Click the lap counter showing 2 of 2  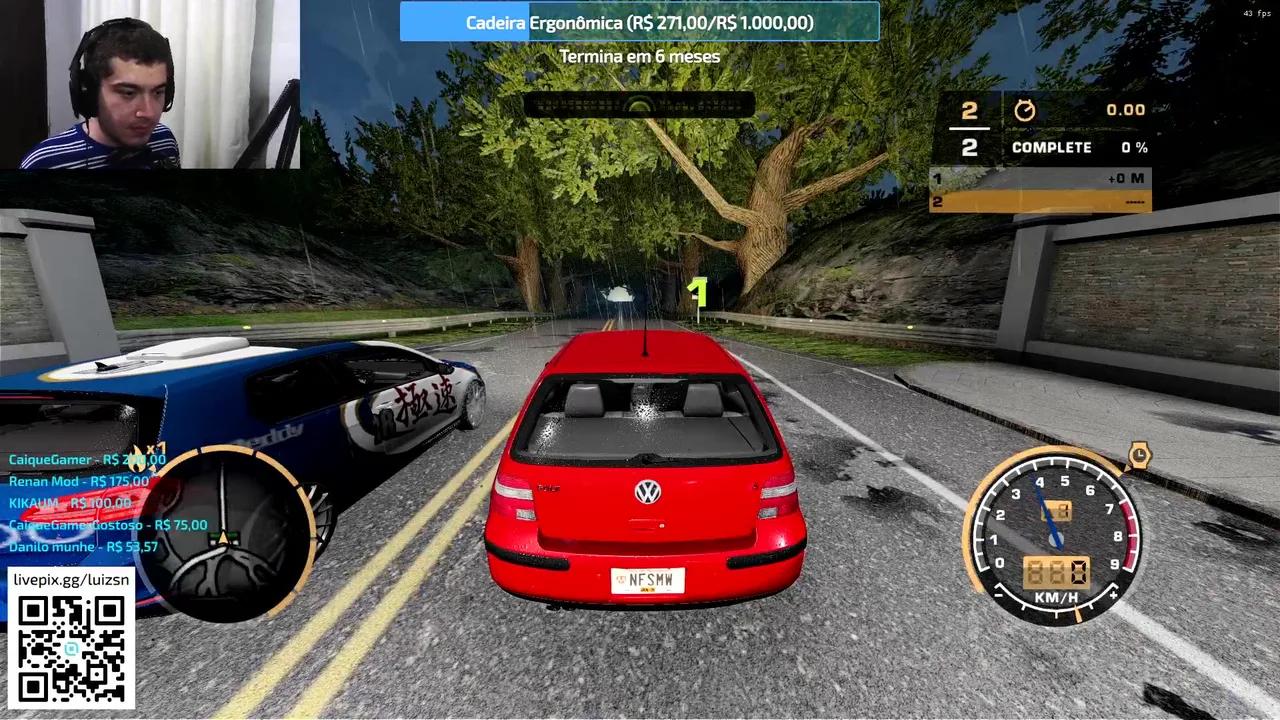tap(968, 128)
